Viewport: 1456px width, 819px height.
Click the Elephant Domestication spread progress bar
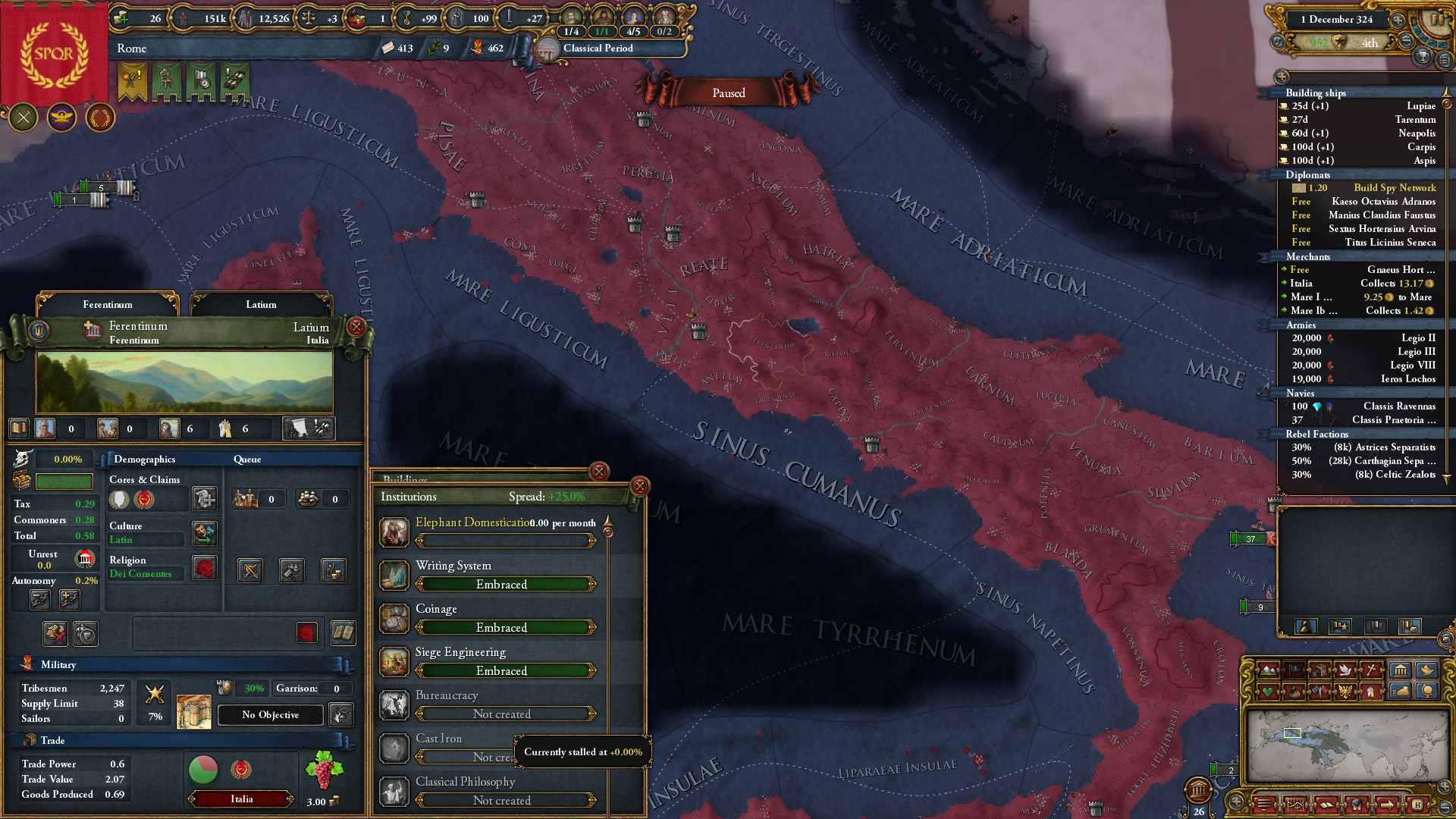506,541
